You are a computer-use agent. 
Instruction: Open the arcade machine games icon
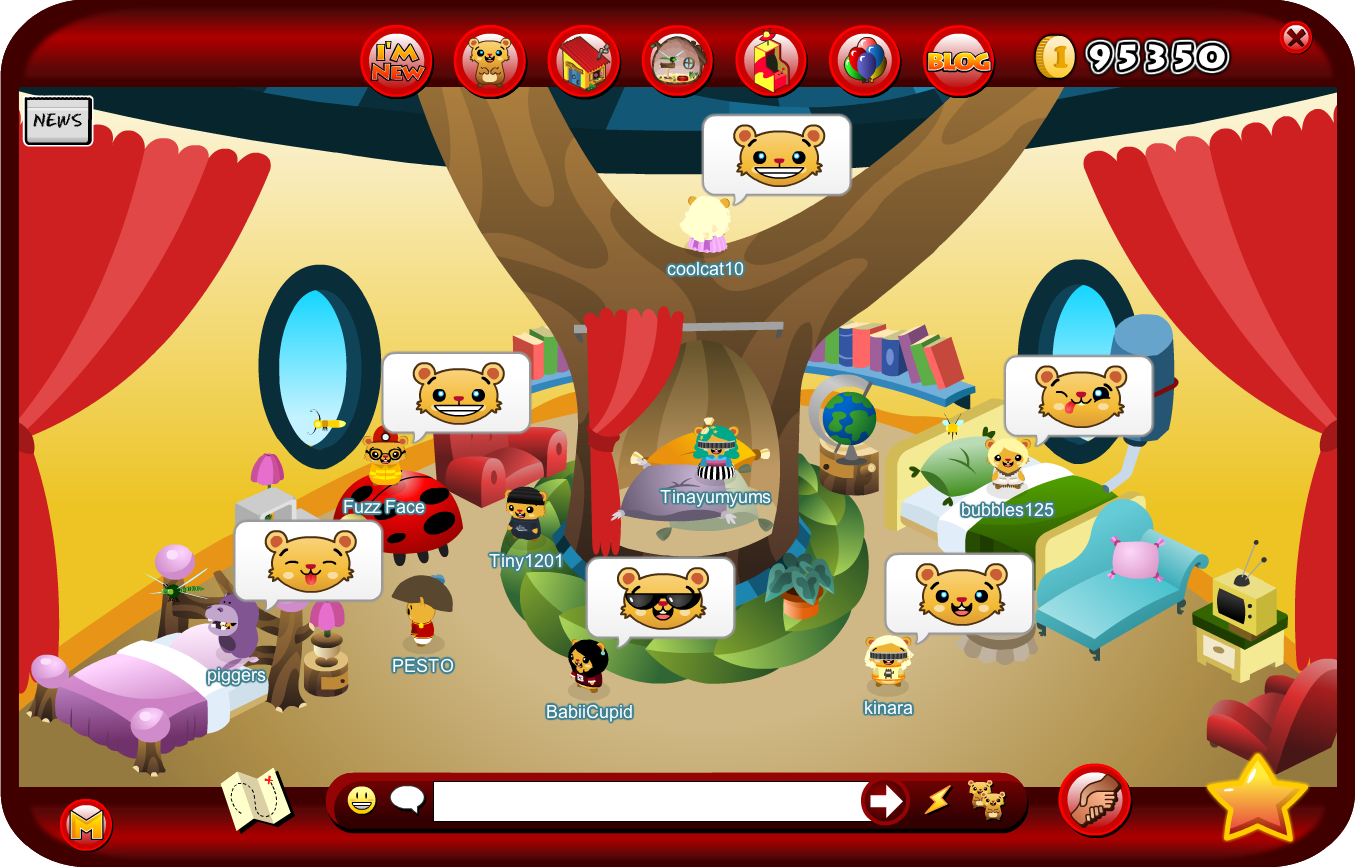click(770, 60)
